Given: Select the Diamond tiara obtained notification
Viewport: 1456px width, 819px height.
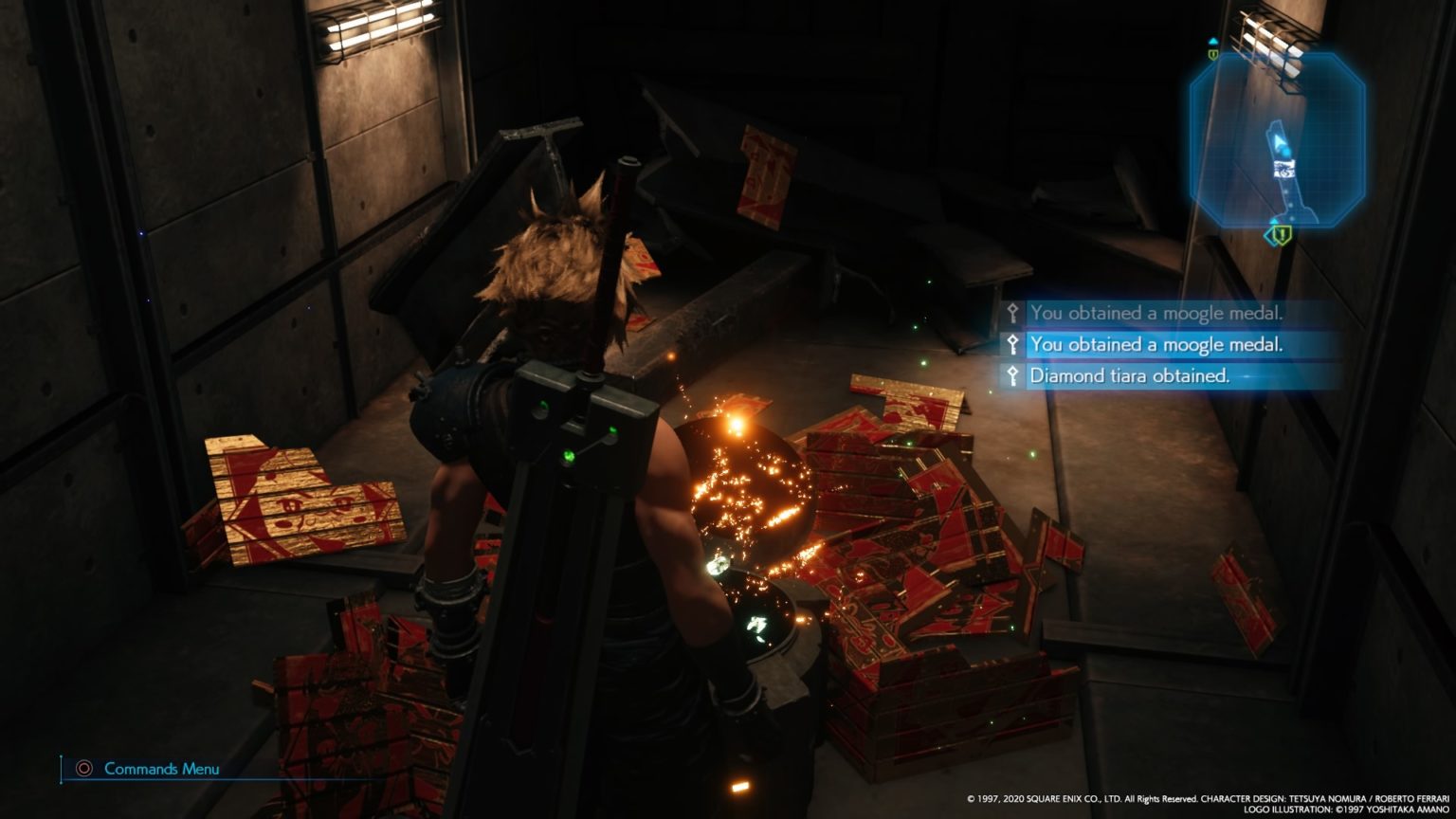Looking at the screenshot, I should (x=1130, y=376).
